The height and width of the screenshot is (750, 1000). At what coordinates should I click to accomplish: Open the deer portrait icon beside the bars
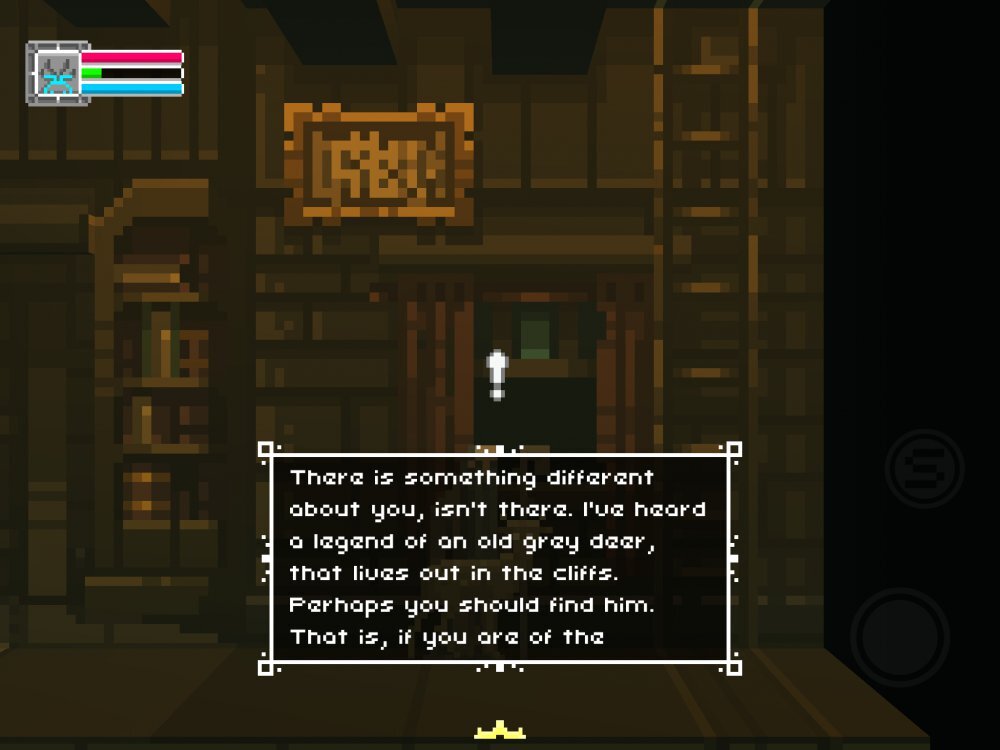pos(57,73)
